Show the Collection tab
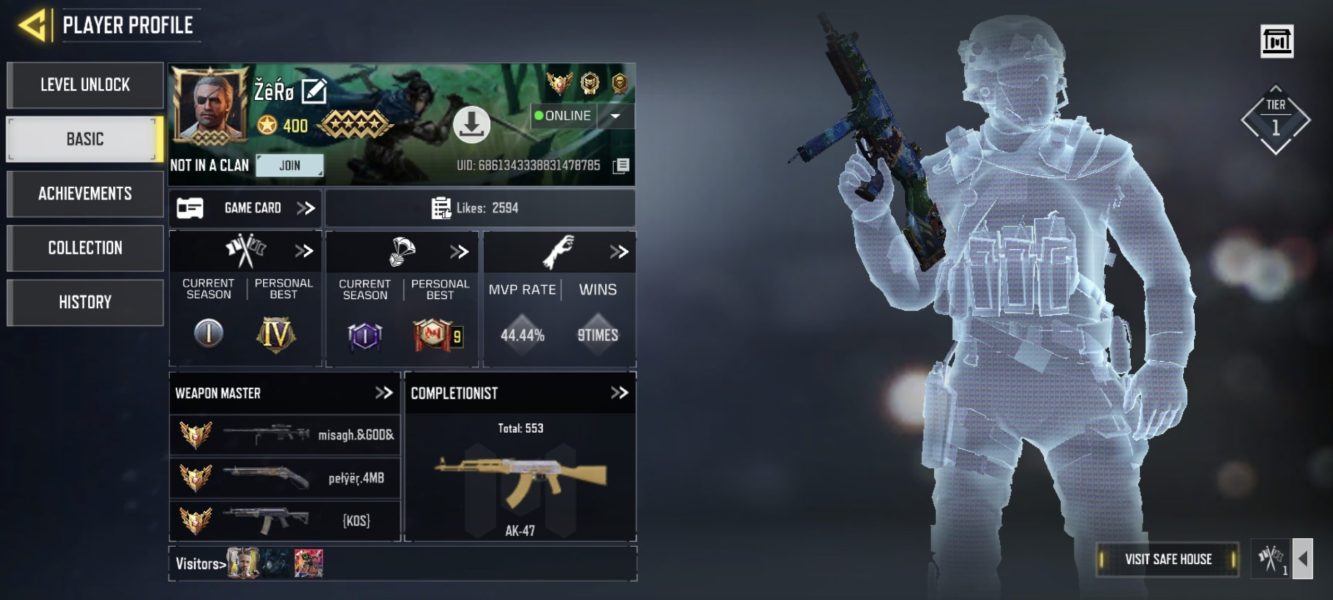The height and width of the screenshot is (600, 1333). tap(85, 247)
